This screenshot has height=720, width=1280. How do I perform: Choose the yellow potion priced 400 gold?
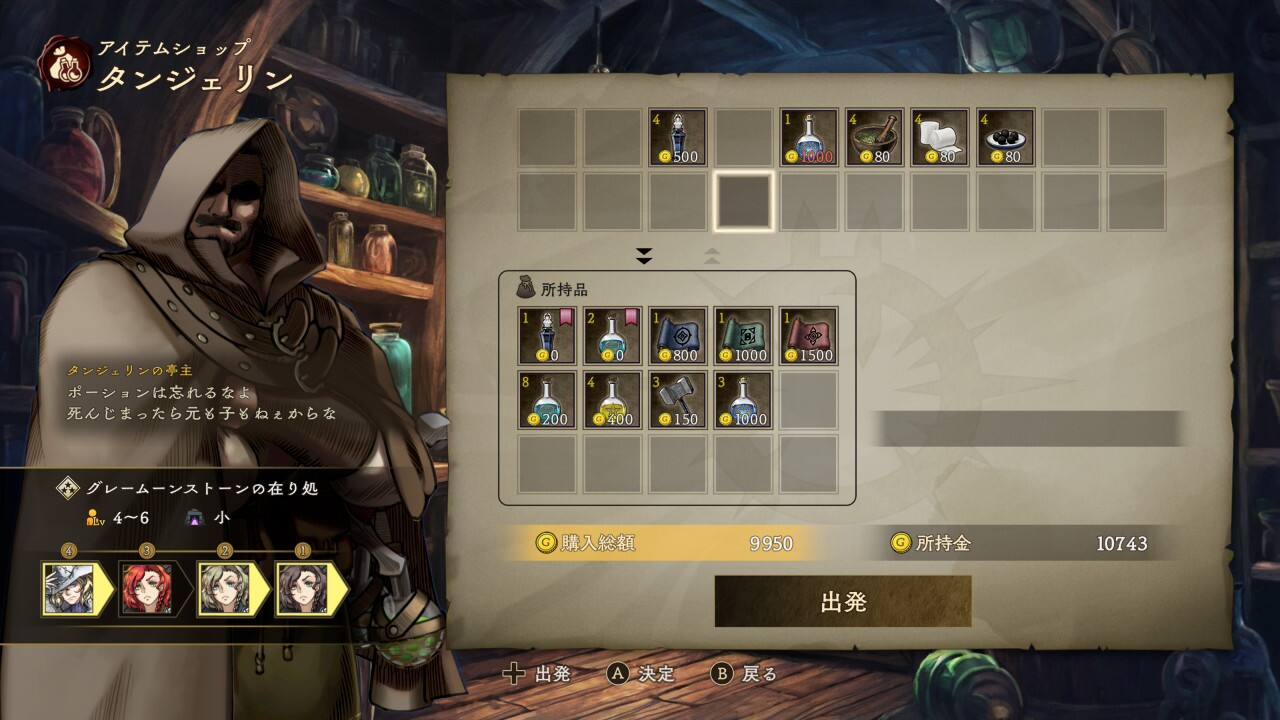pyautogui.click(x=612, y=400)
